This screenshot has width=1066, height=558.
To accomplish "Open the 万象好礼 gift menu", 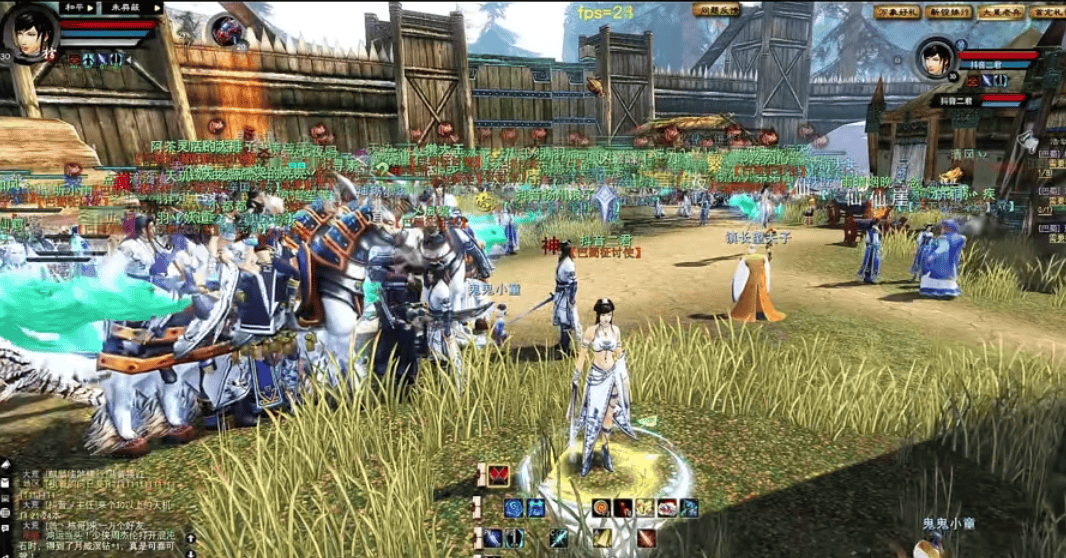I will tap(896, 12).
